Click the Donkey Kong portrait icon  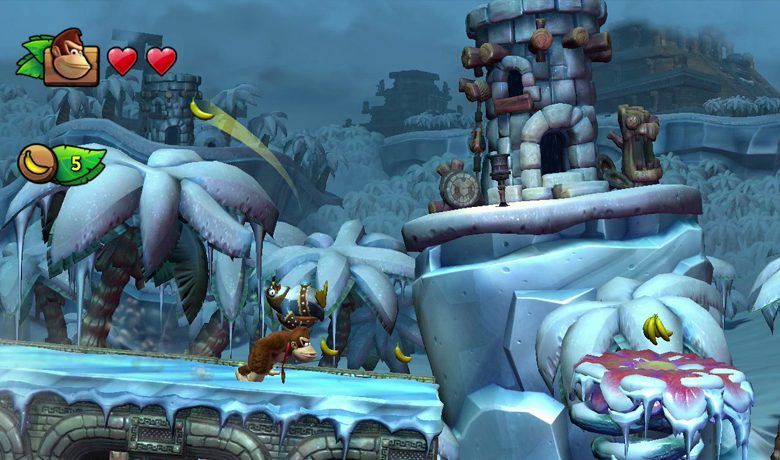[x=69, y=59]
